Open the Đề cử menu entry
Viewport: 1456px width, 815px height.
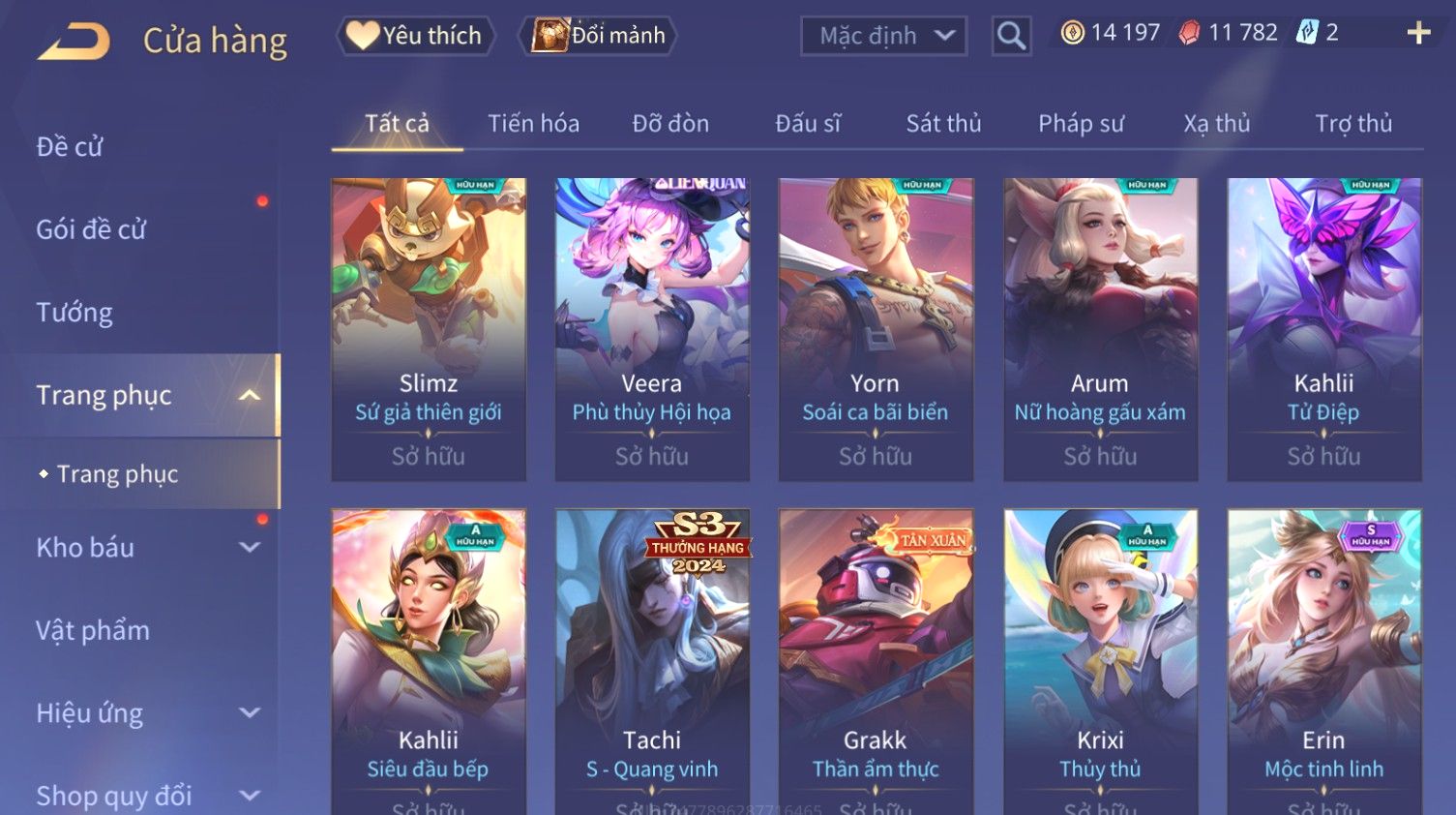(70, 147)
